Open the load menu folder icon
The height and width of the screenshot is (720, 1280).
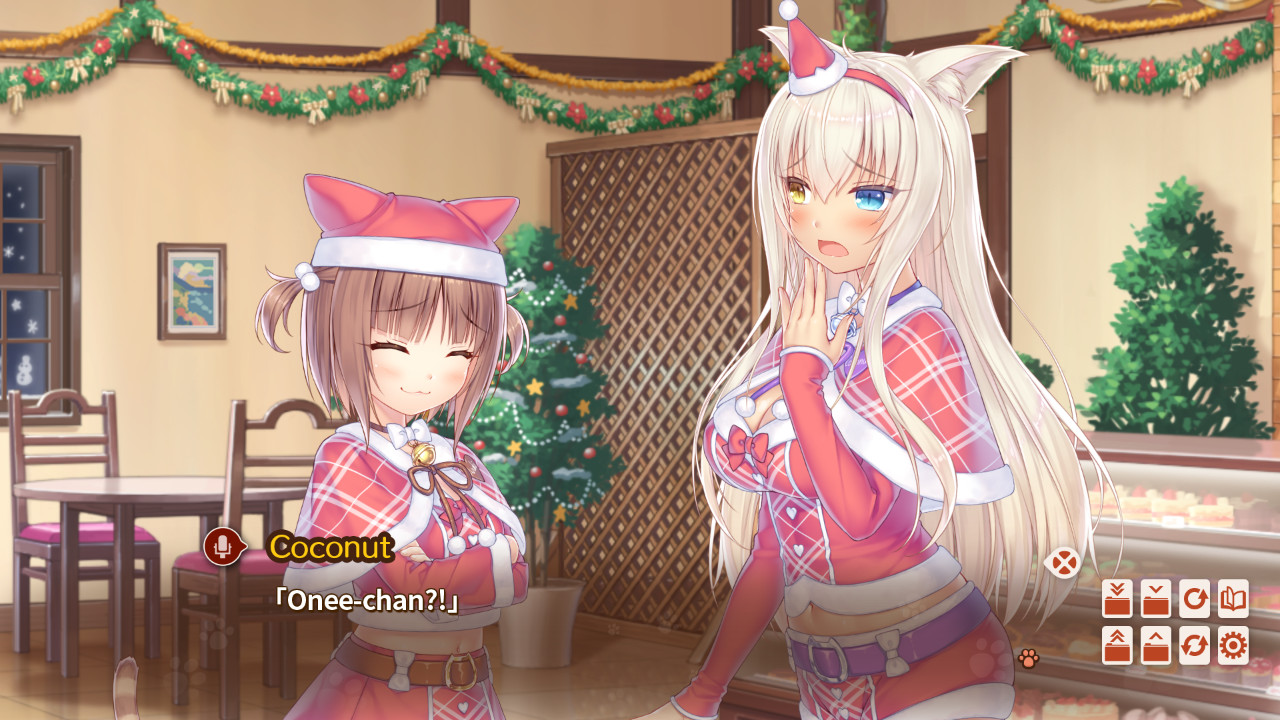click(1157, 645)
